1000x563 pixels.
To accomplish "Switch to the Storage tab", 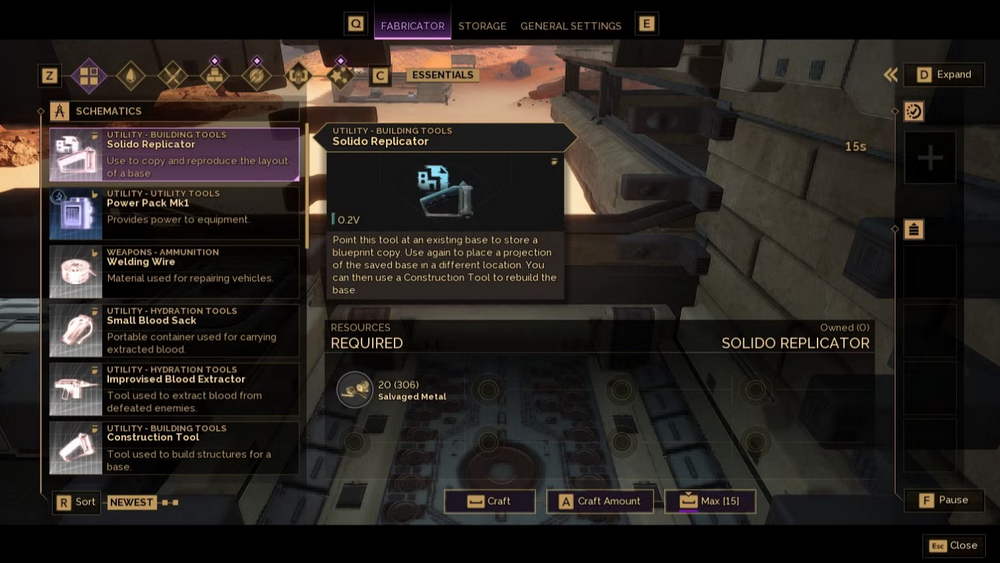I will pyautogui.click(x=482, y=26).
